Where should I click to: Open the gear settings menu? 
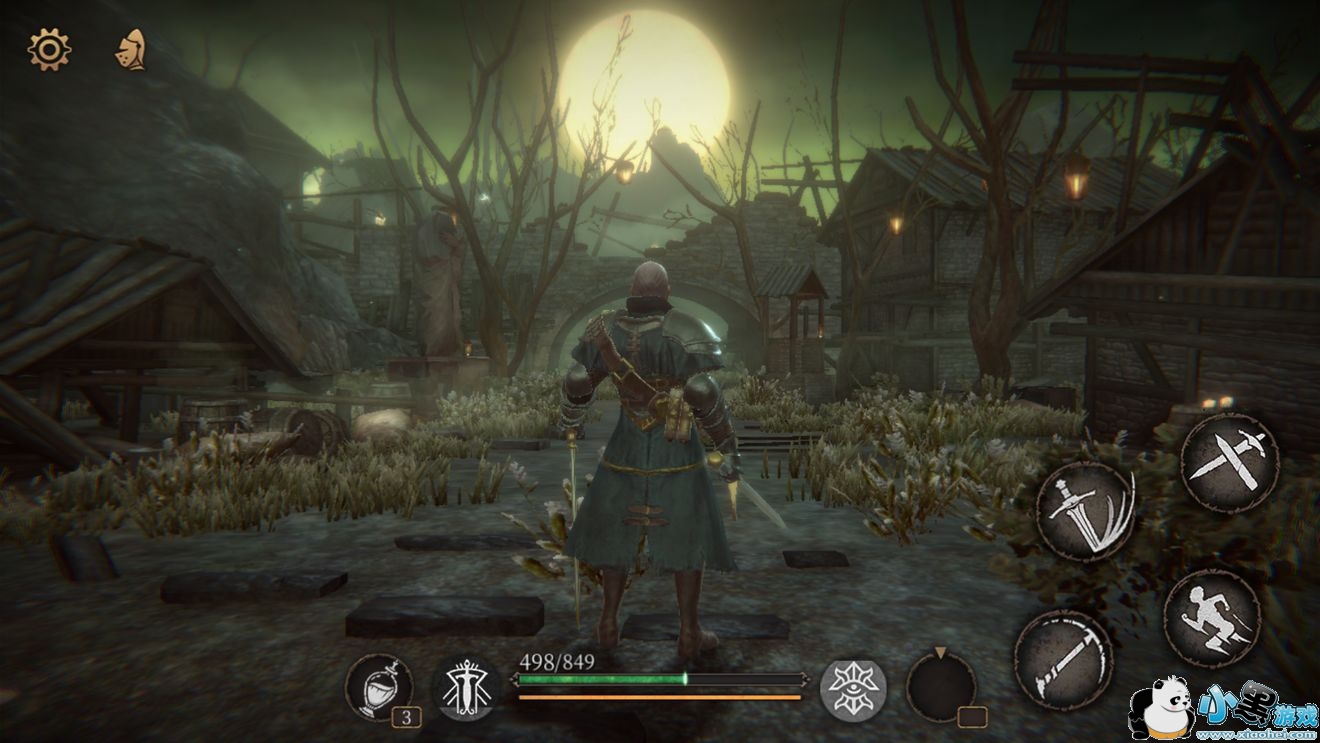(49, 49)
